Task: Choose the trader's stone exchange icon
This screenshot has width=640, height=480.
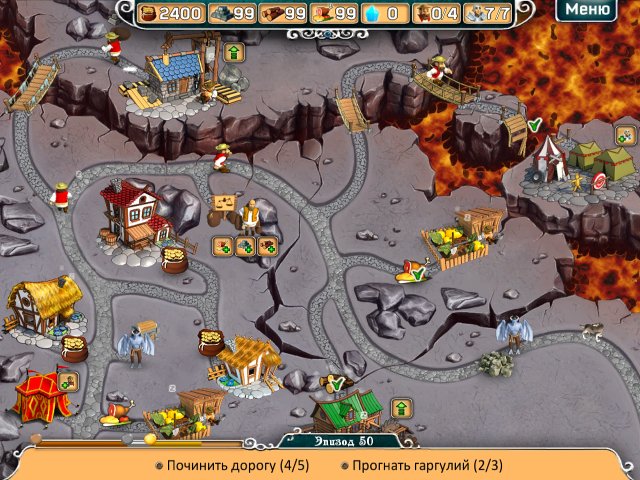Action: click(x=245, y=246)
